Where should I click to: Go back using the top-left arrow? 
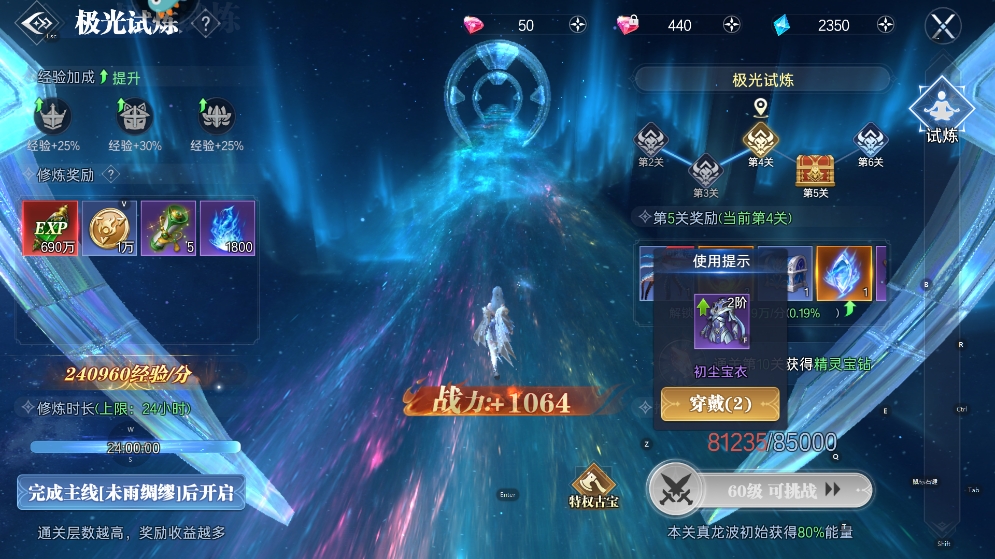(37, 24)
